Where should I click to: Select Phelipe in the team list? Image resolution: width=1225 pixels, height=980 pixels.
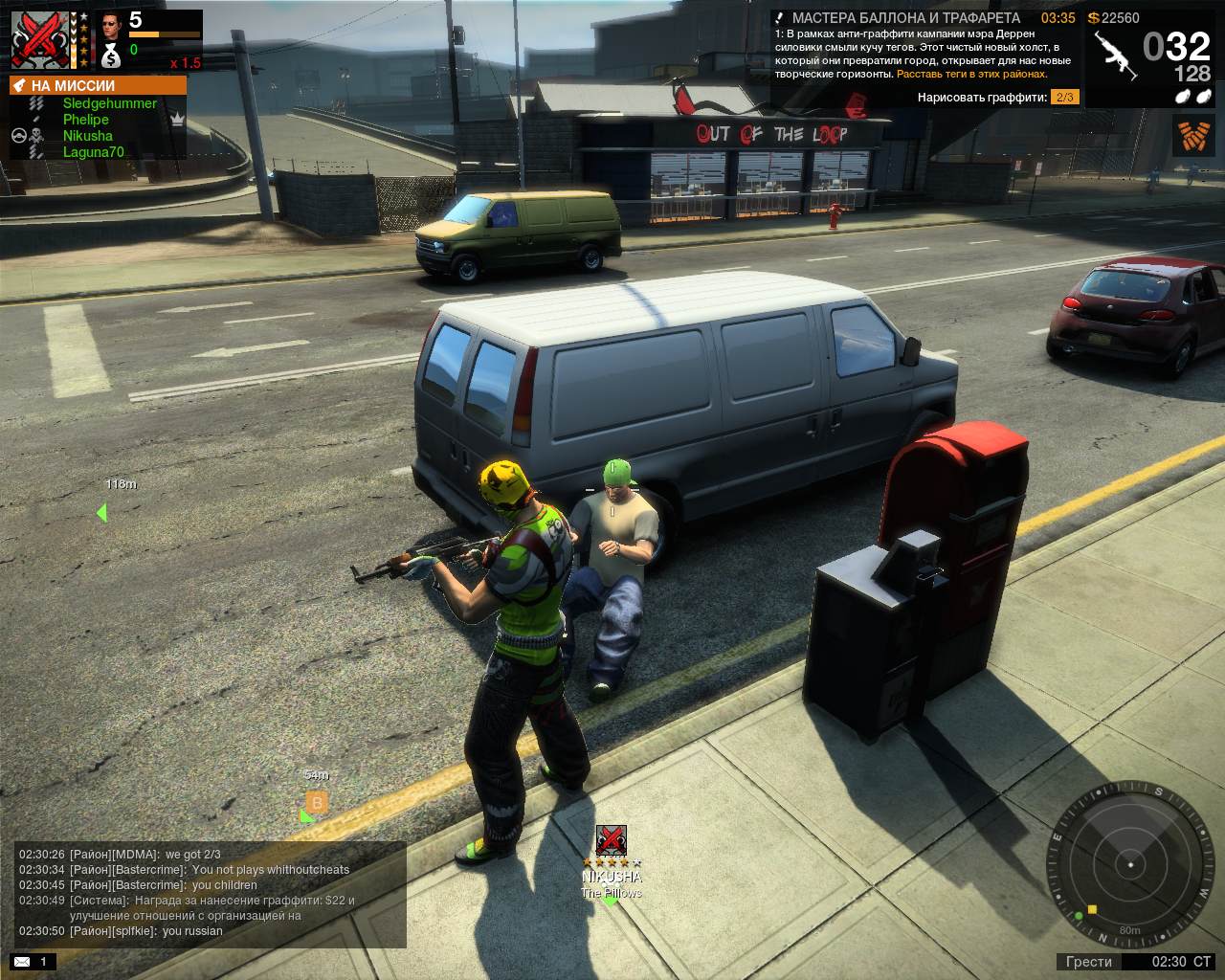pos(86,120)
